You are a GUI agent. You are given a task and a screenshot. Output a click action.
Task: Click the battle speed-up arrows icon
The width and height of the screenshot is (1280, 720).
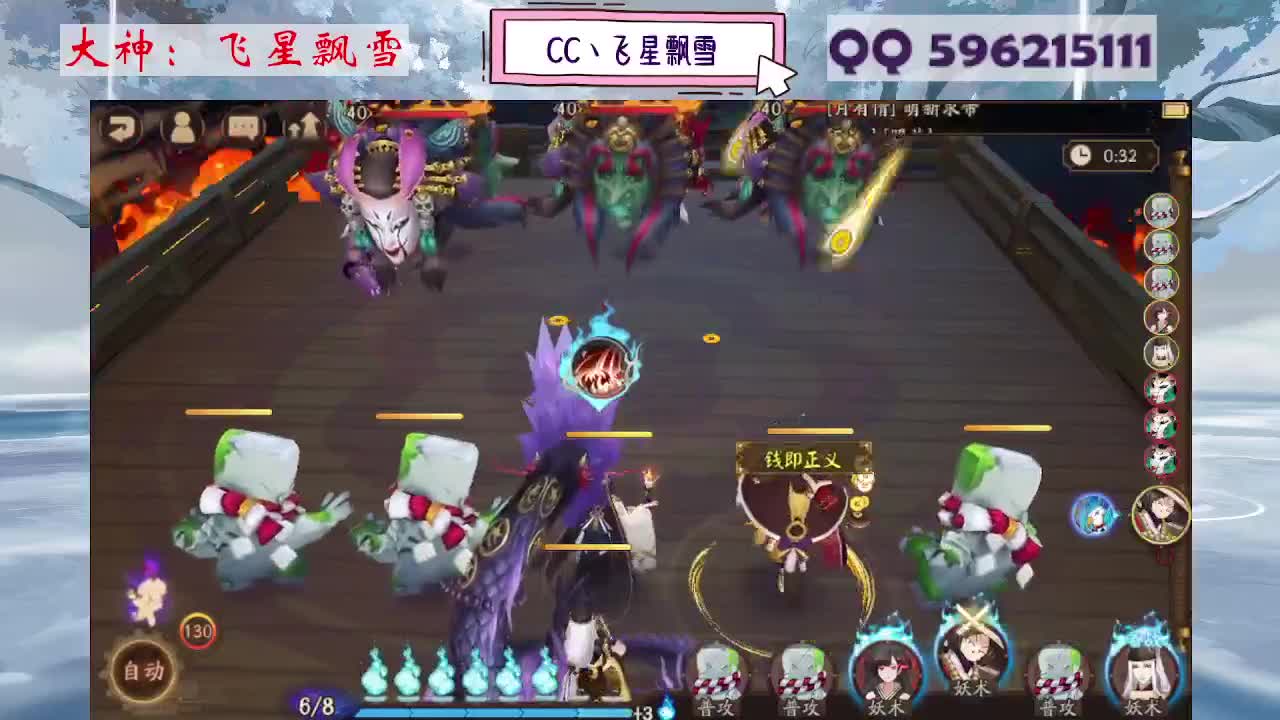click(307, 127)
